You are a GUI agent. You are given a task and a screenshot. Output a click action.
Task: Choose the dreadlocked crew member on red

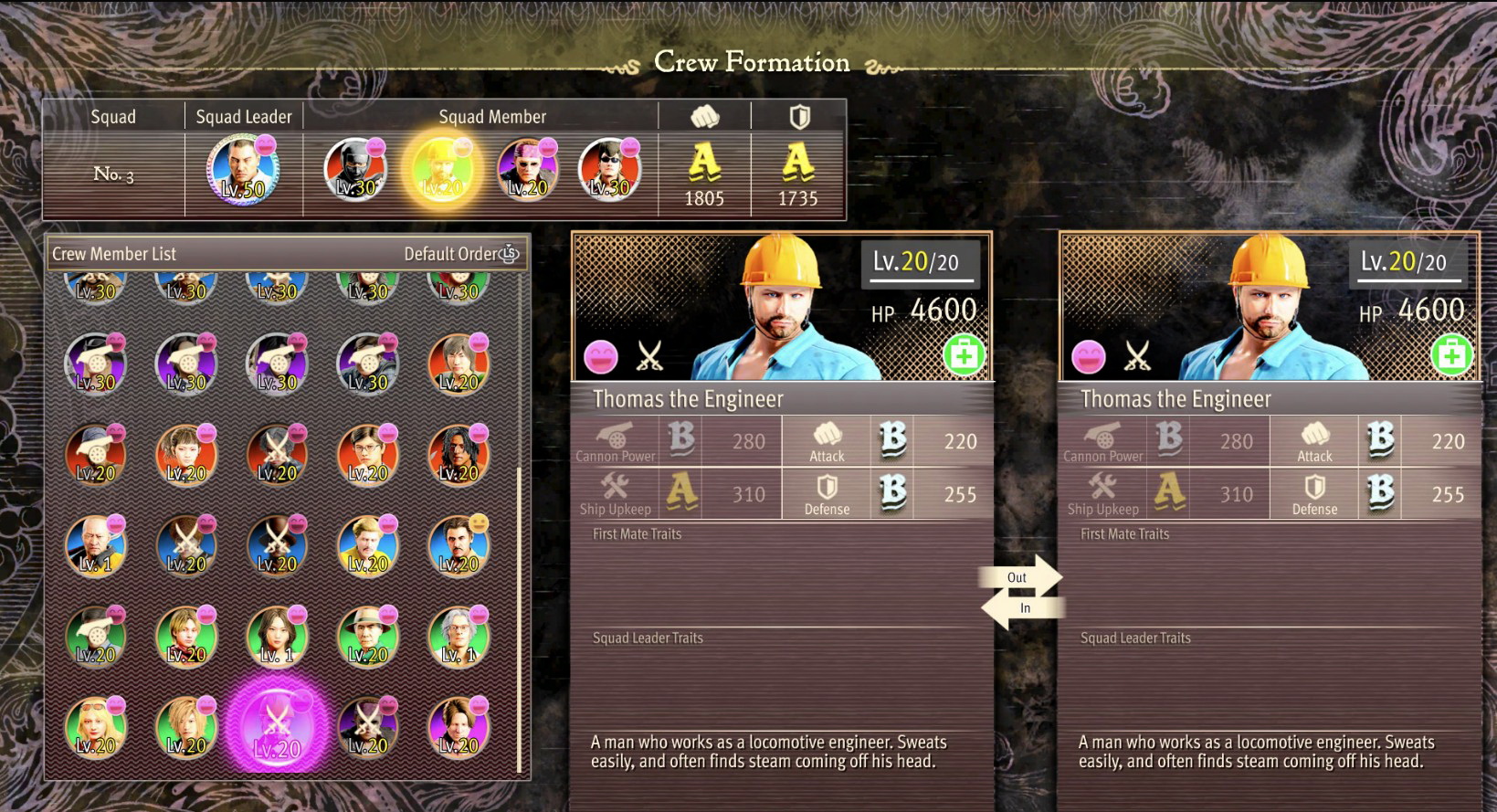pyautogui.click(x=459, y=455)
